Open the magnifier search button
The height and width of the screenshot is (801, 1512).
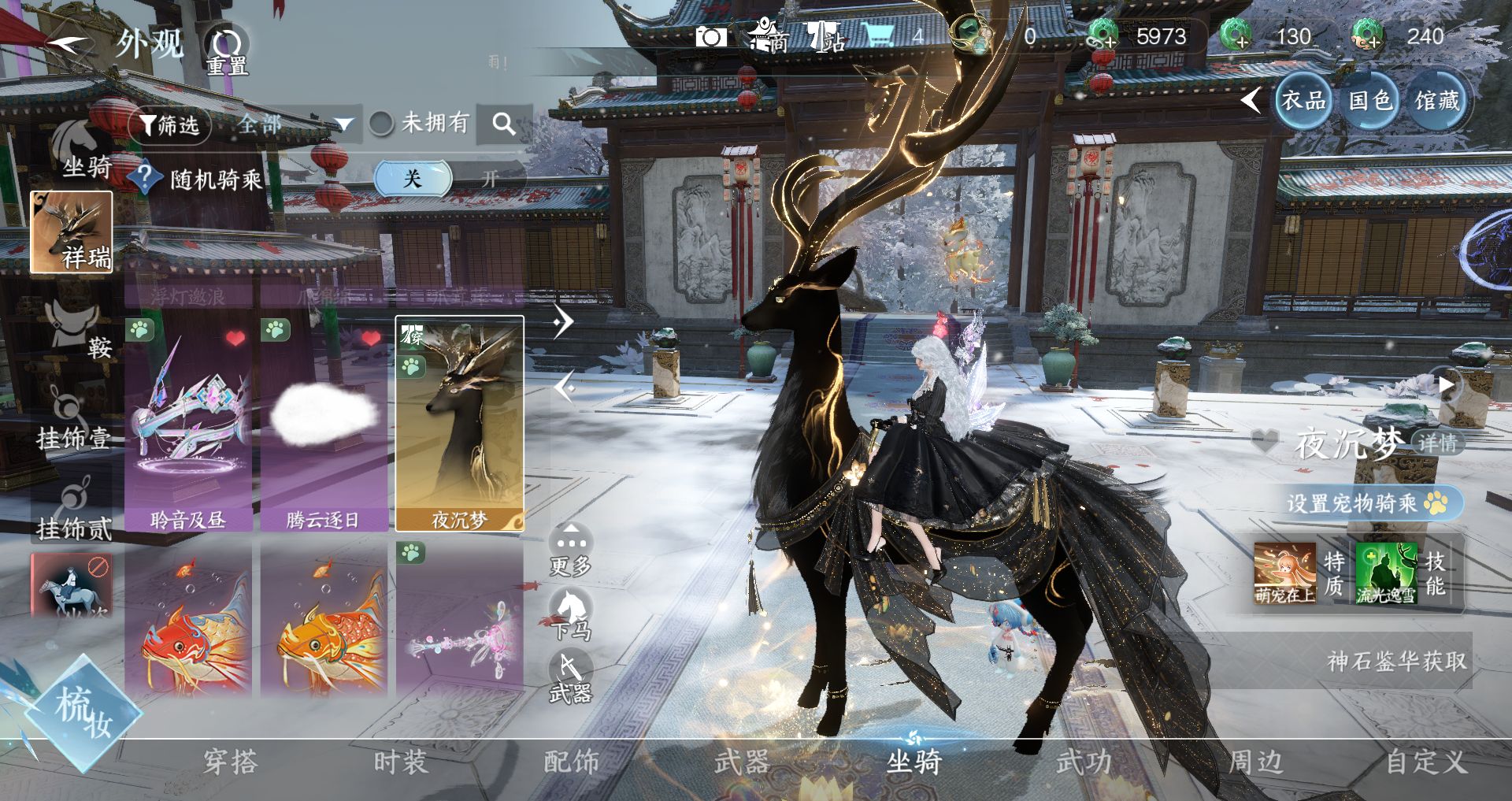504,124
